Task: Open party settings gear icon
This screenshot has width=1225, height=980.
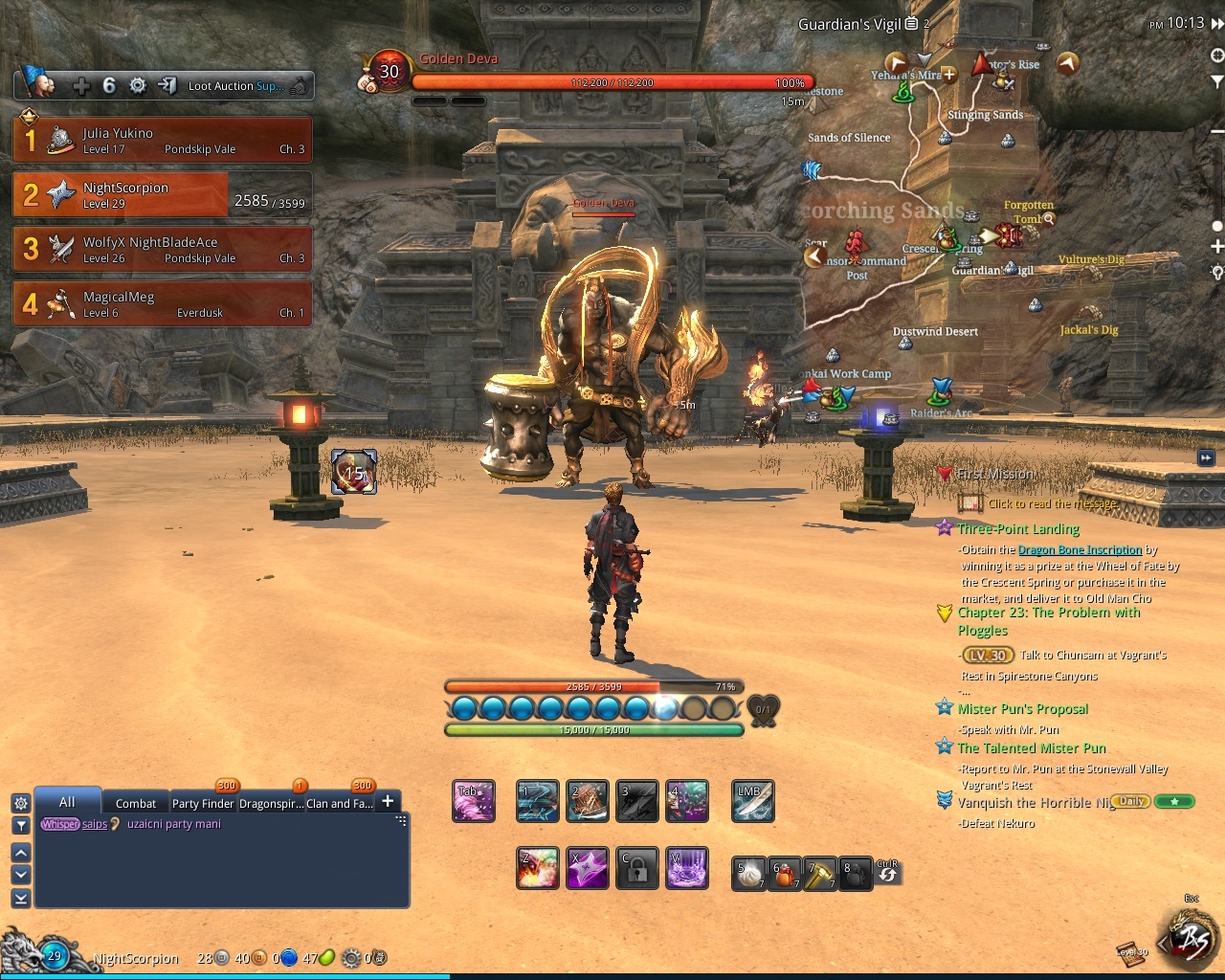Action: [x=138, y=86]
